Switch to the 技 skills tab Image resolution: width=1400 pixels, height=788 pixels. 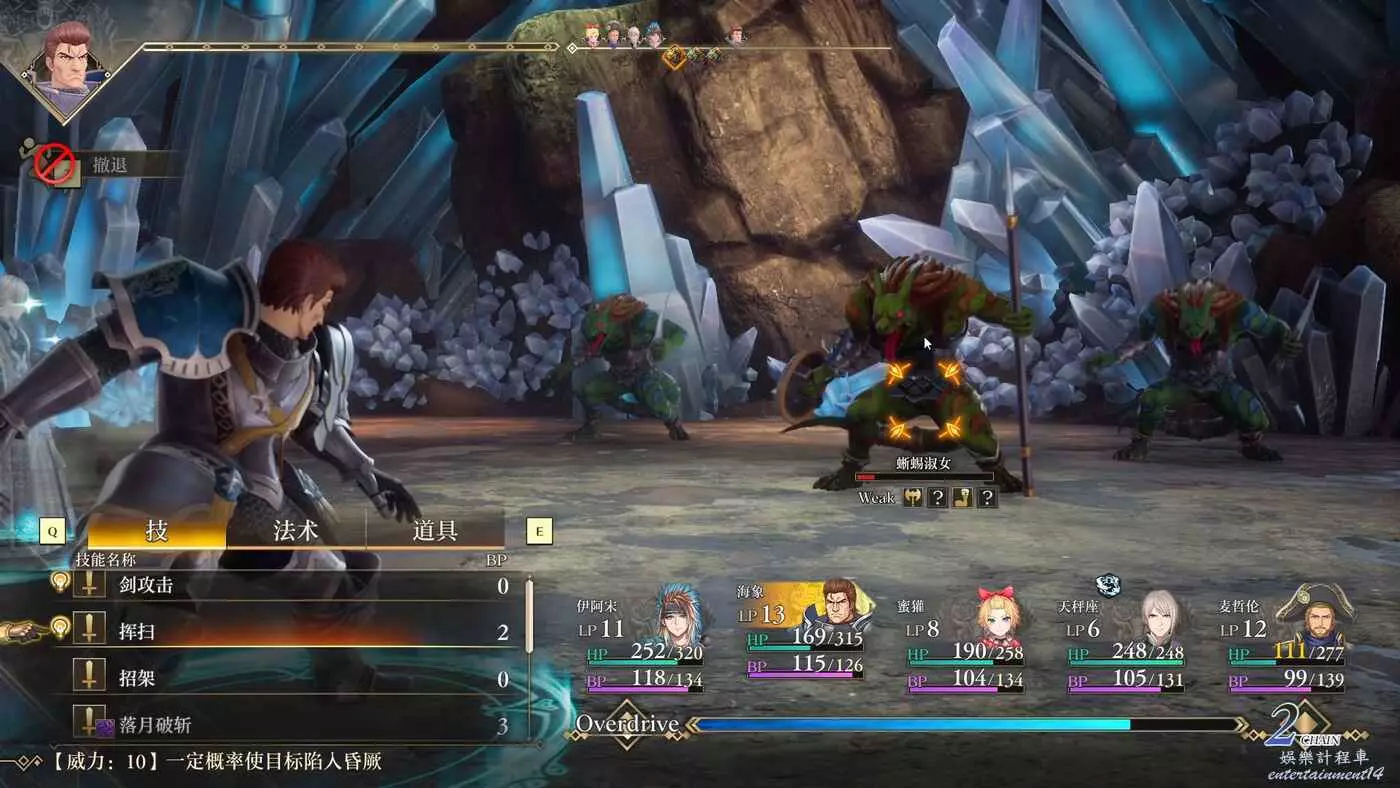pos(157,530)
